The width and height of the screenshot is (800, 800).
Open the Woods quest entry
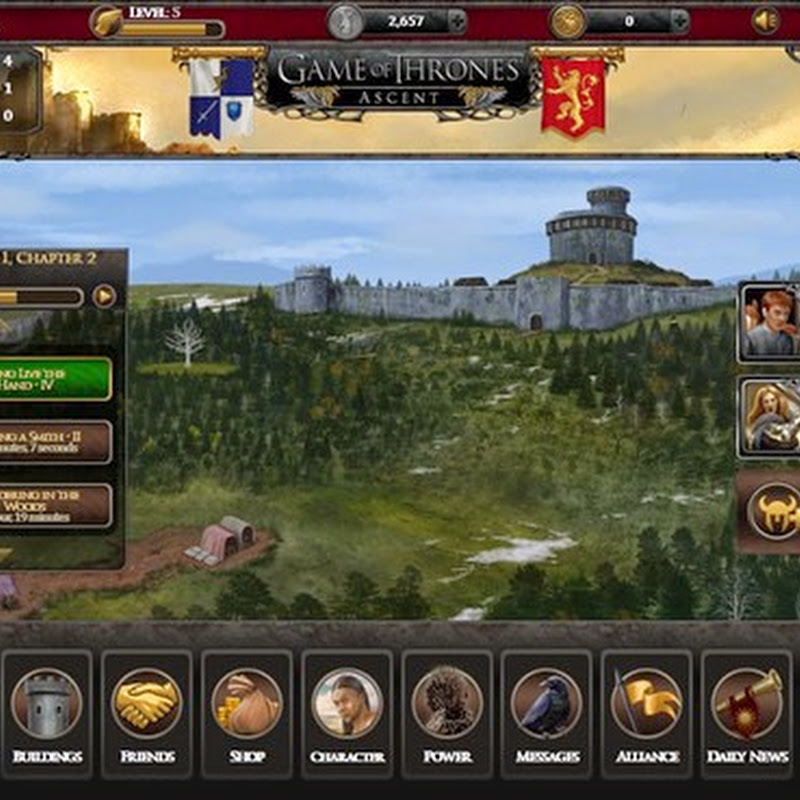[x=56, y=506]
